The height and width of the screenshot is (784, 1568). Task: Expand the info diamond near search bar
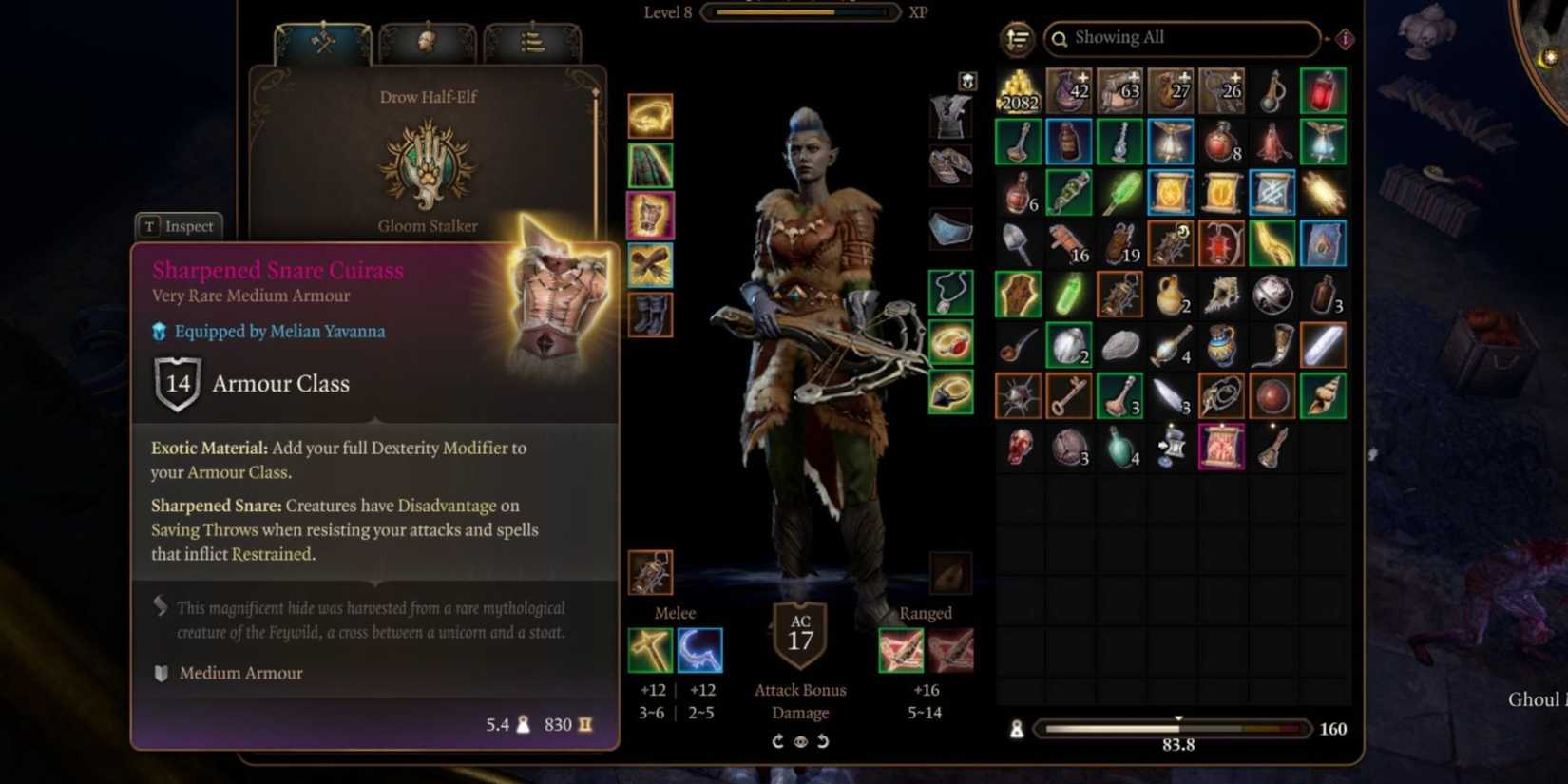pyautogui.click(x=1346, y=40)
